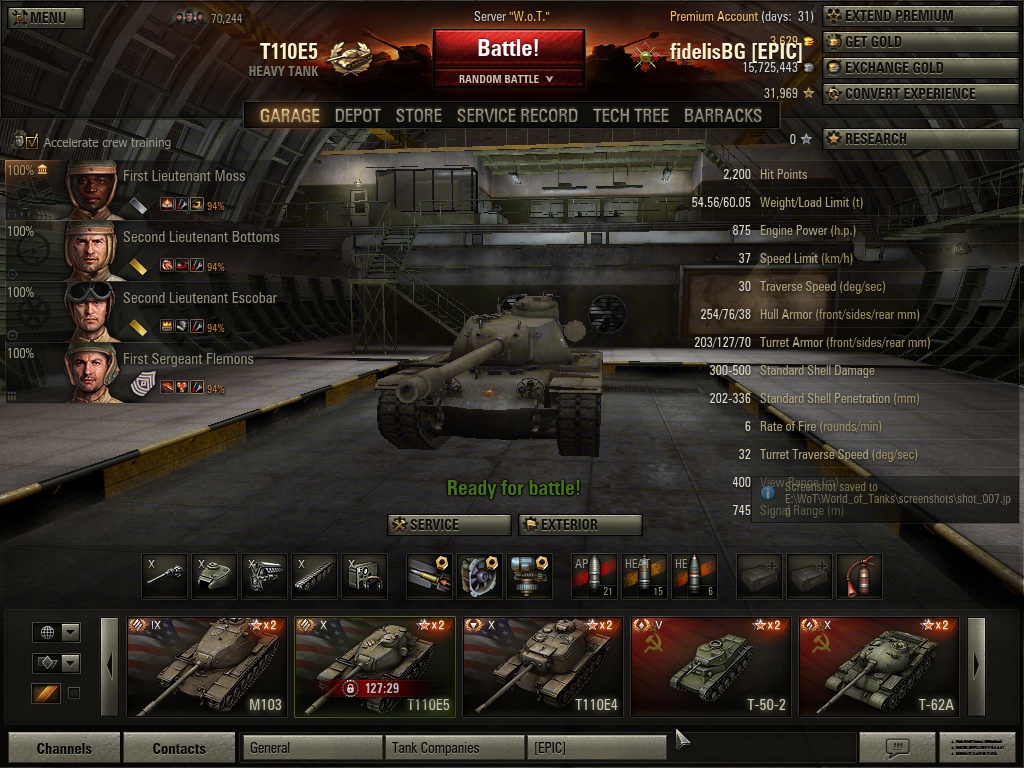Open the Contacts panel
Image resolution: width=1024 pixels, height=768 pixels.
(x=179, y=748)
